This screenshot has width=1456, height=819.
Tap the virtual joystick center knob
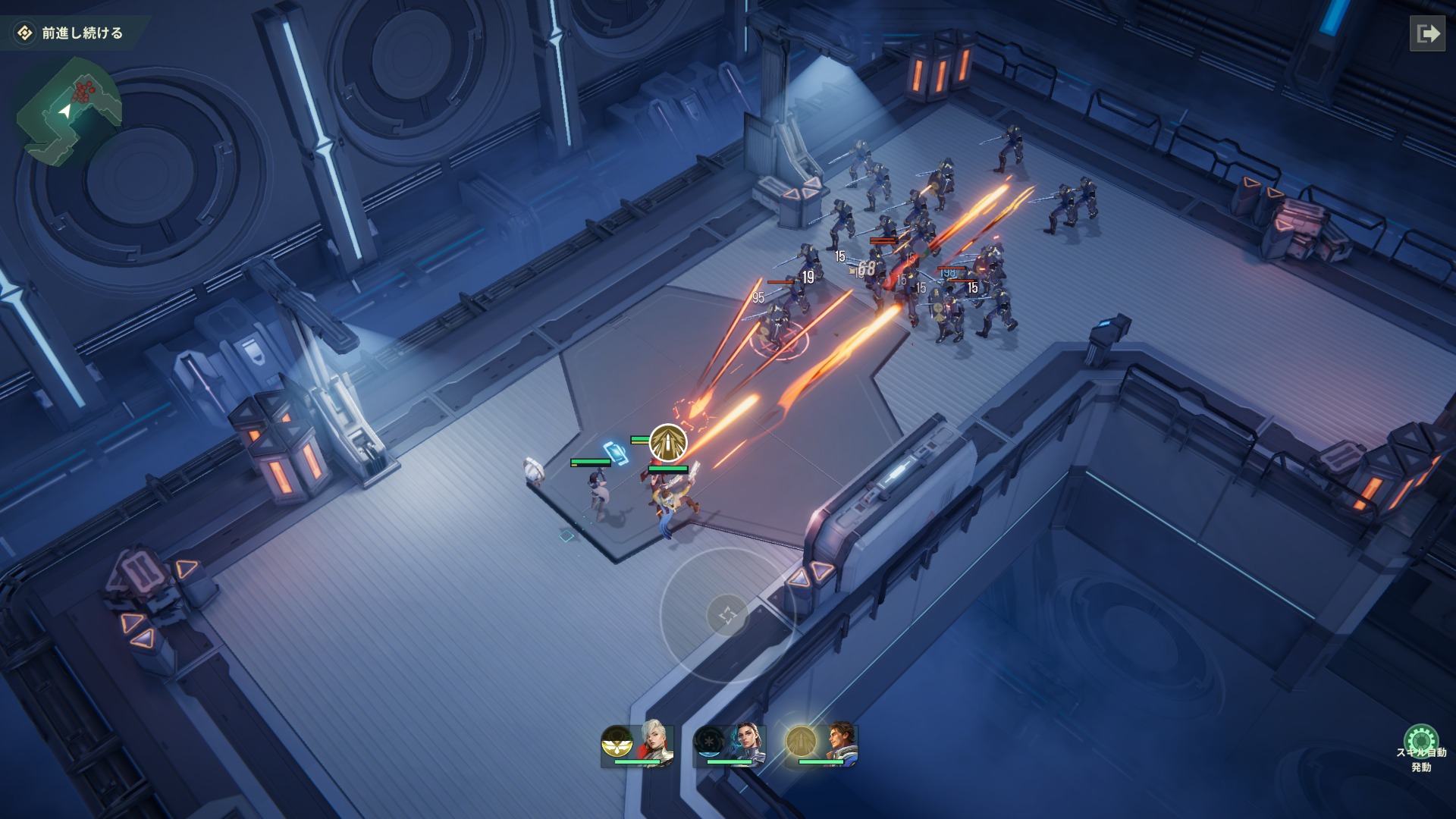tap(727, 615)
